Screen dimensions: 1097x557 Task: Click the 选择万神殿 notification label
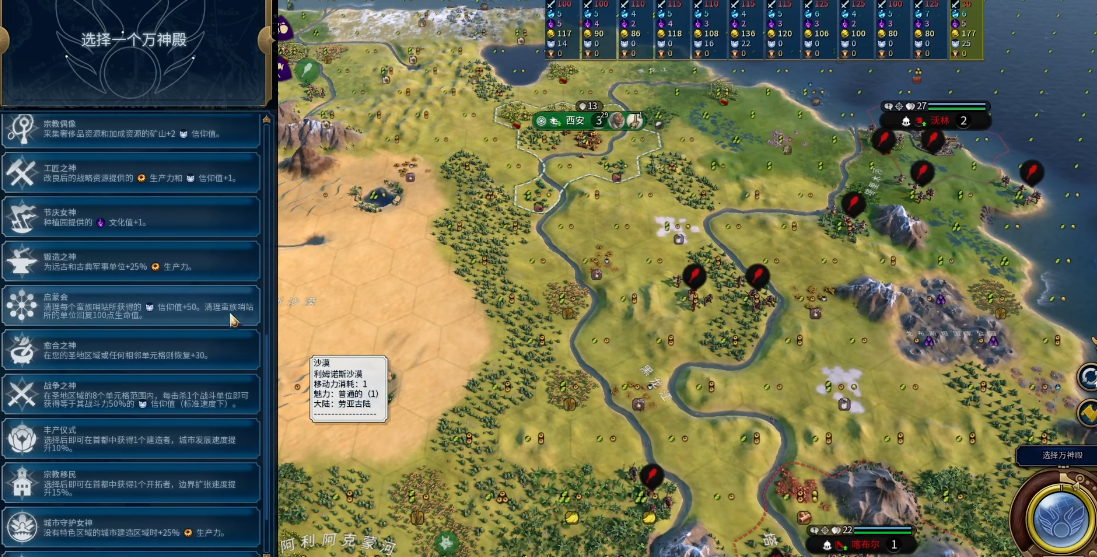point(1056,456)
